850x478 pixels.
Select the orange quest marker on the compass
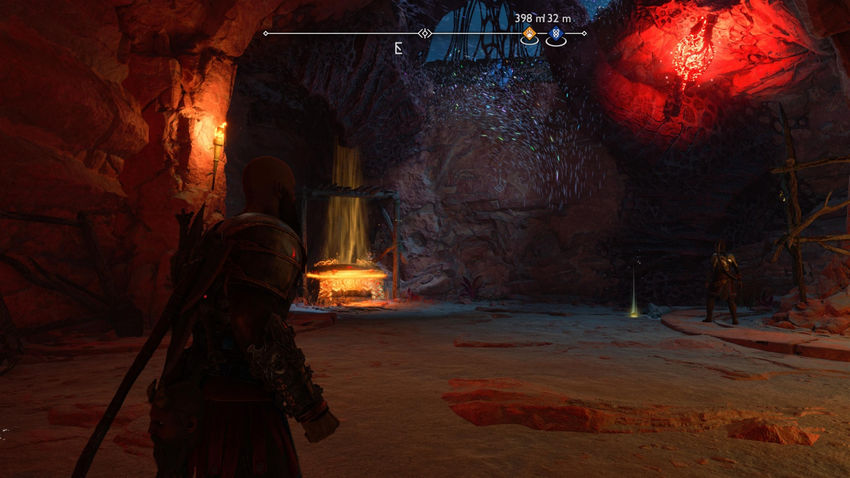click(529, 34)
